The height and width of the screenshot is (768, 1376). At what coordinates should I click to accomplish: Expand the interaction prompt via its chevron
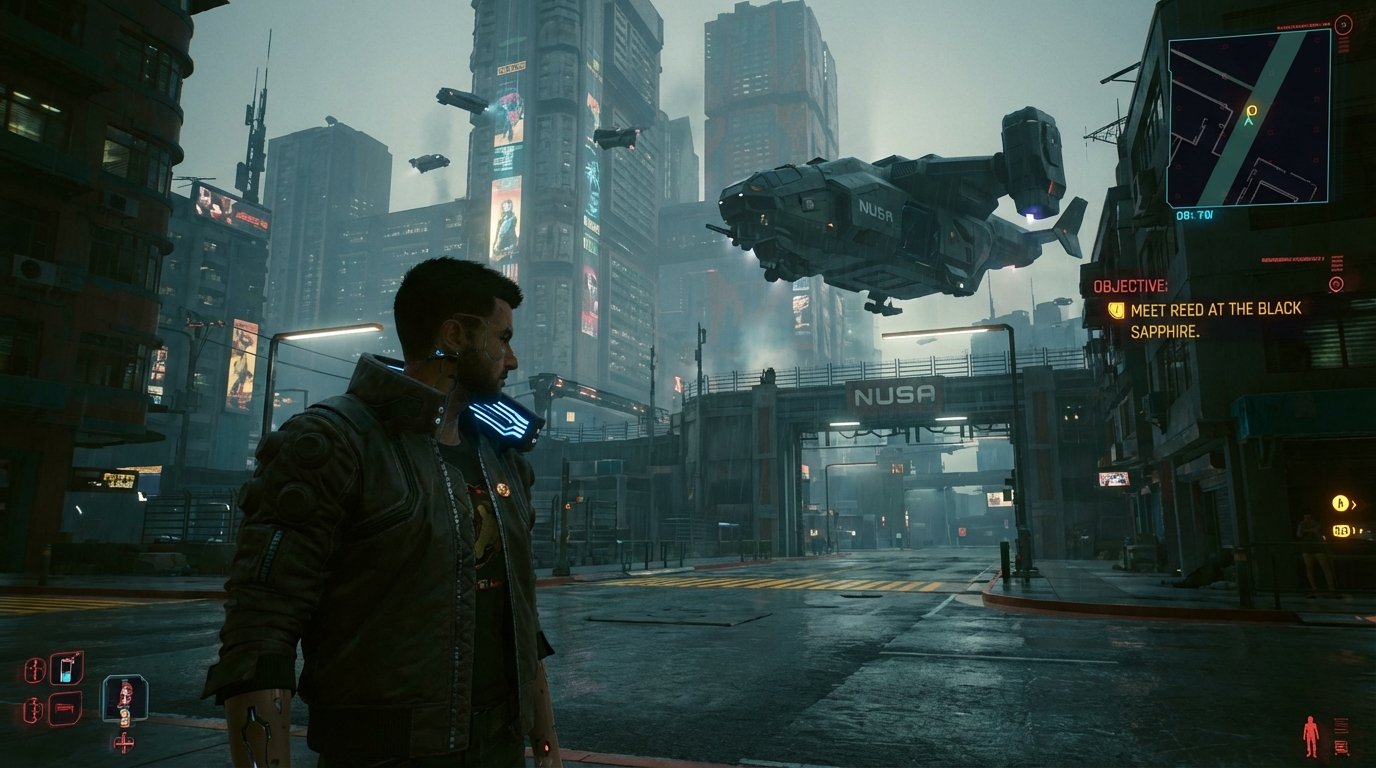[x=1354, y=503]
